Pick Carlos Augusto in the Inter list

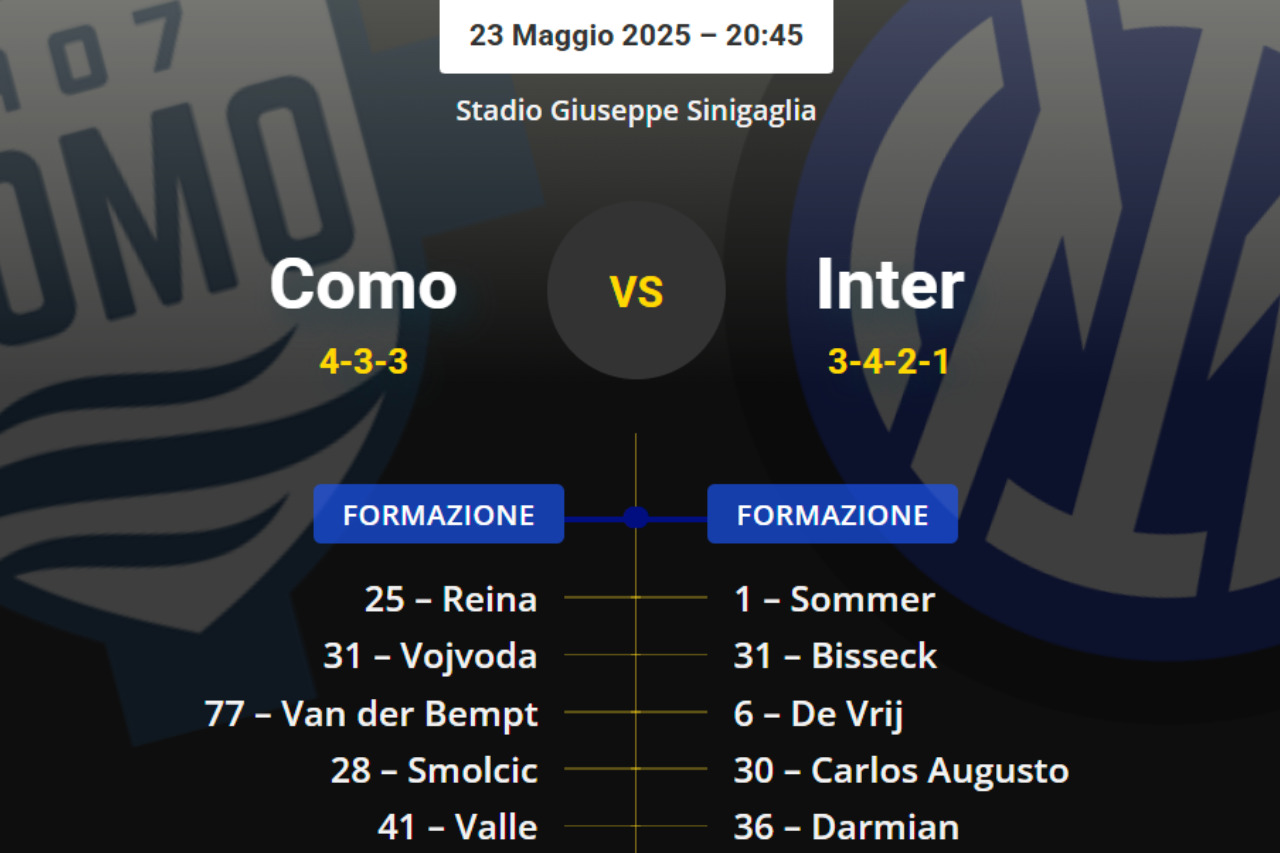click(x=901, y=770)
